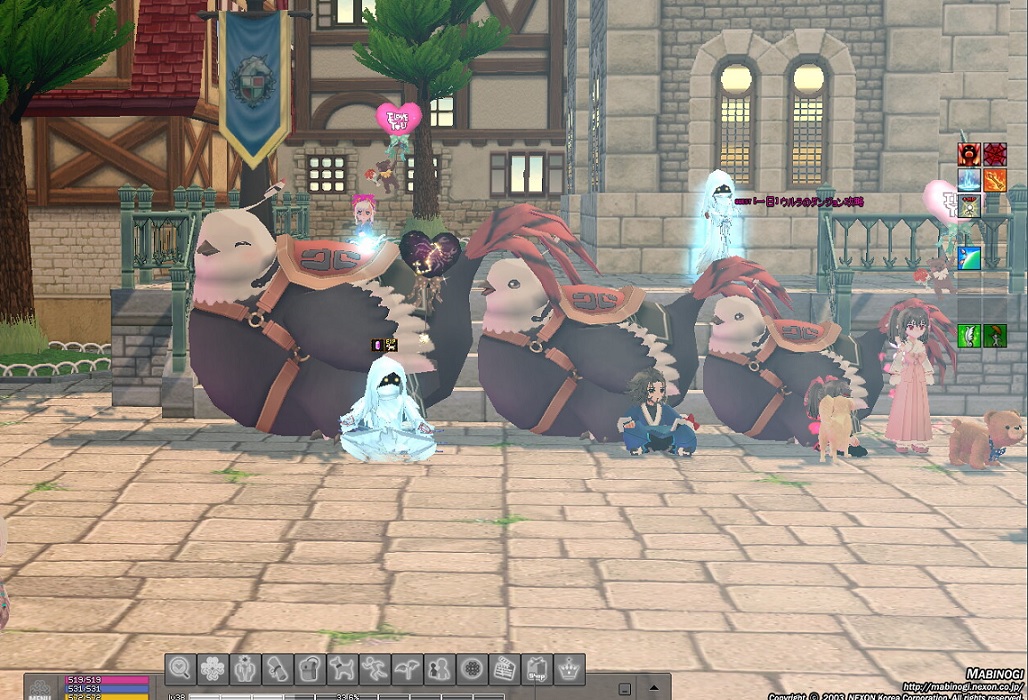
Task: Open the main MENU button
Action: click(x=41, y=689)
